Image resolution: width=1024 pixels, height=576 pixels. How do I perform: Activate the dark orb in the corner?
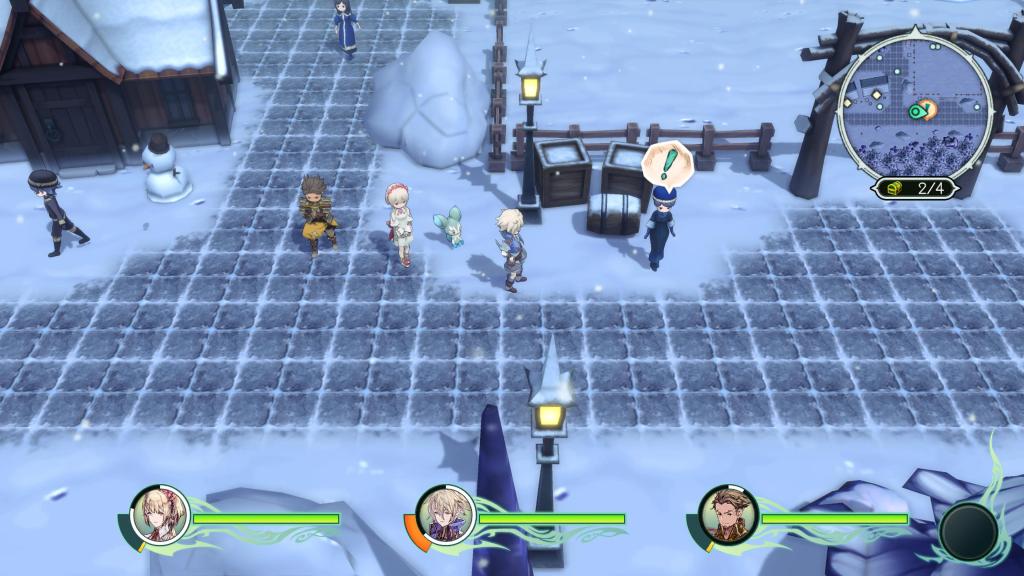(968, 531)
